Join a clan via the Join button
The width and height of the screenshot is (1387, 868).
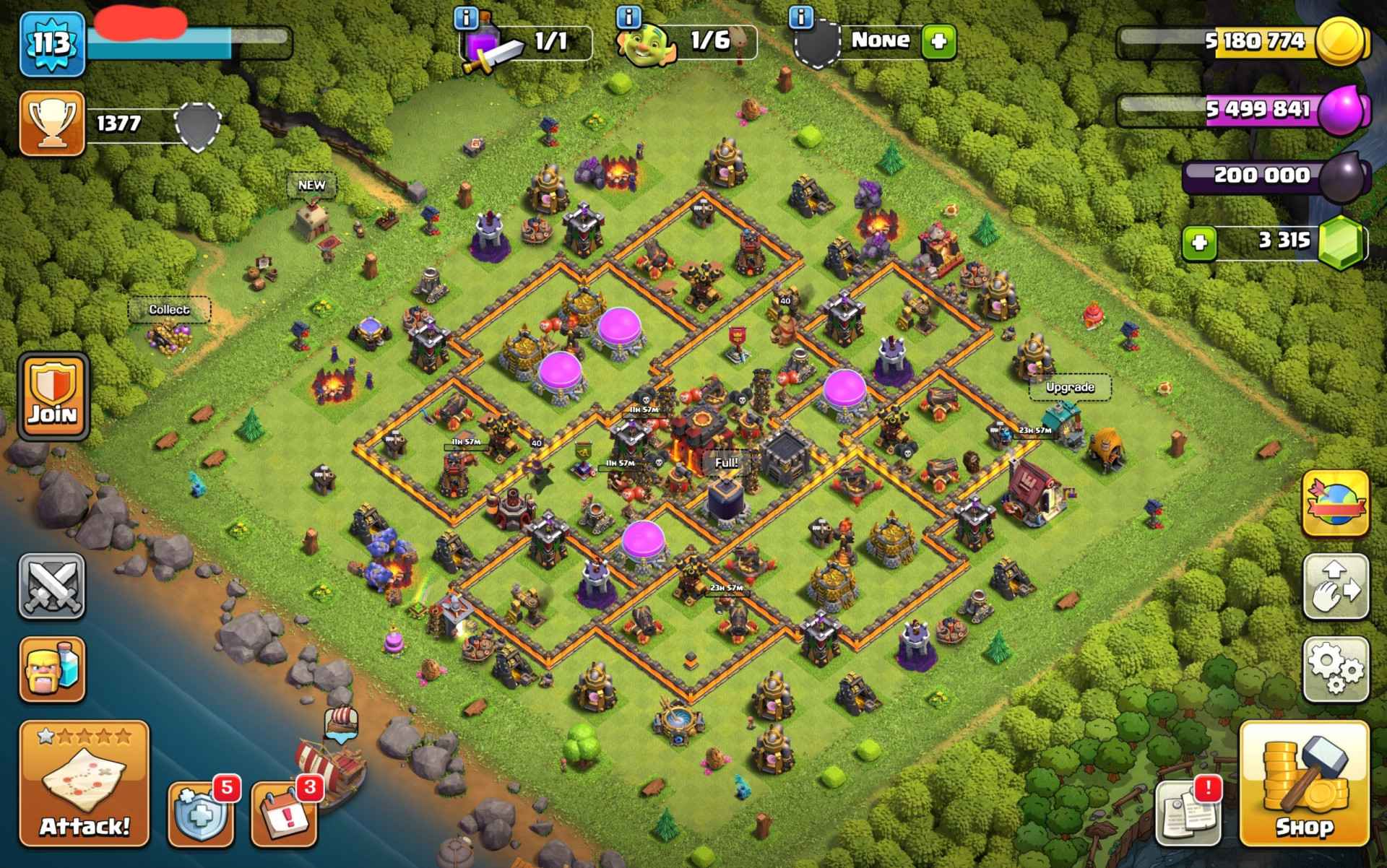click(53, 396)
